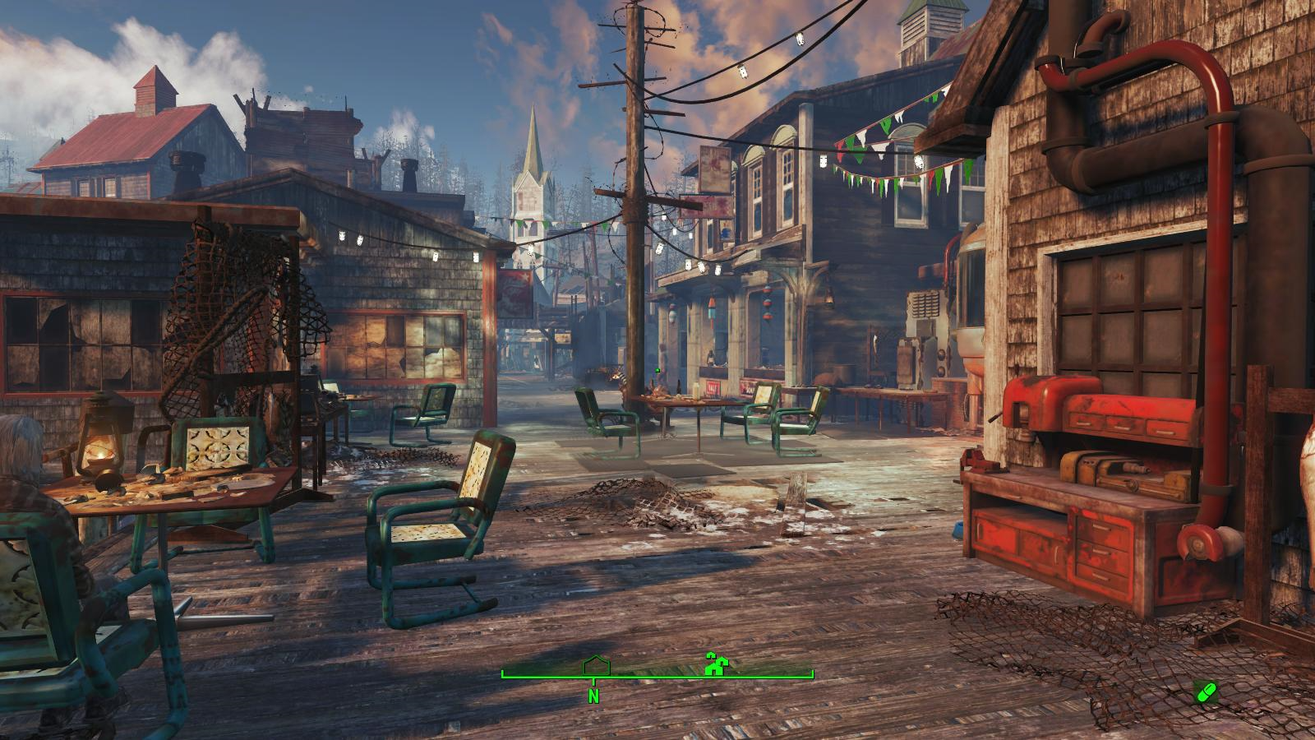
Task: Click the green pill chem status icon
Action: (x=1205, y=691)
